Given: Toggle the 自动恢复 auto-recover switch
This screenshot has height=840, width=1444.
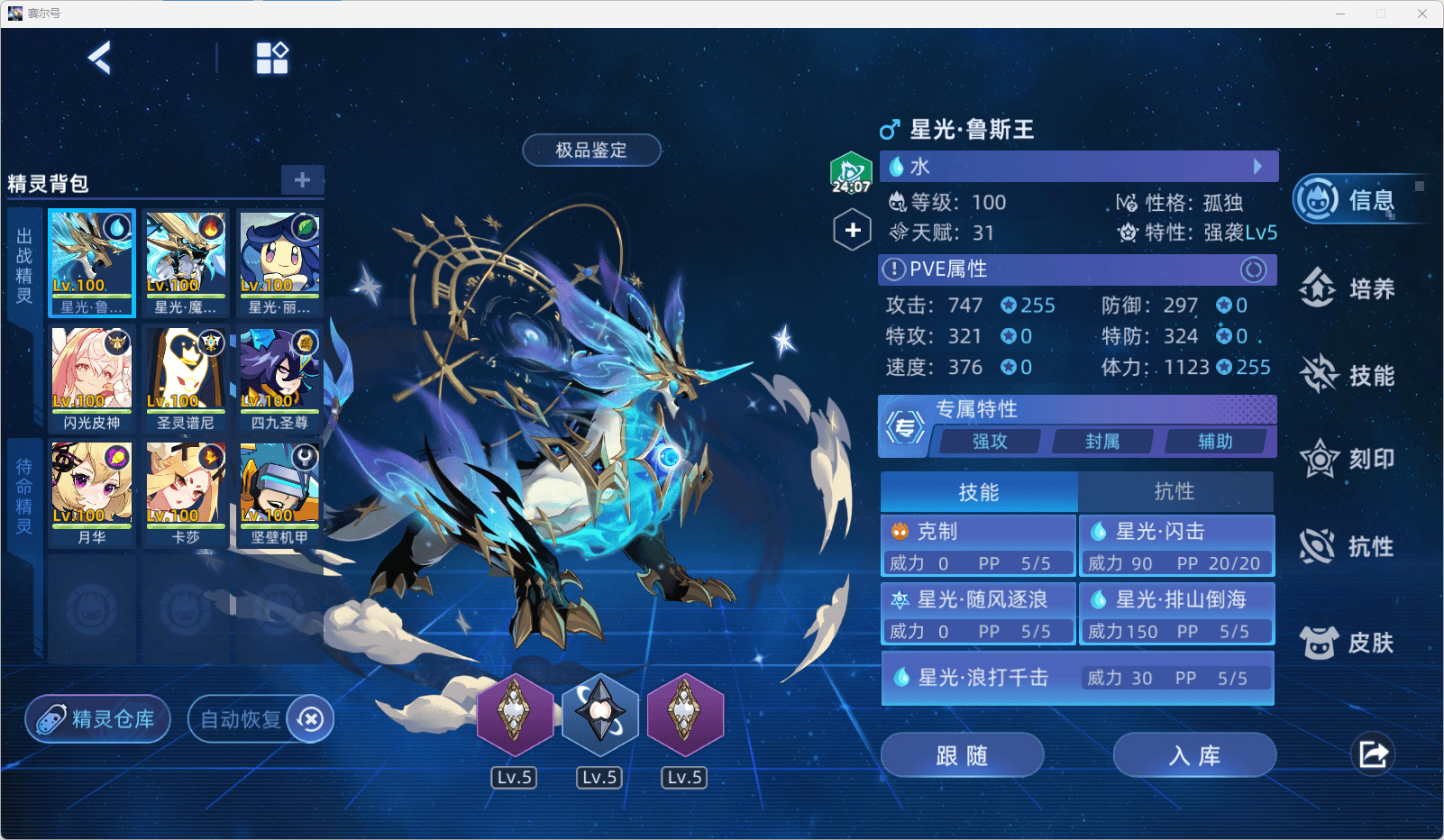Looking at the screenshot, I should (x=310, y=719).
